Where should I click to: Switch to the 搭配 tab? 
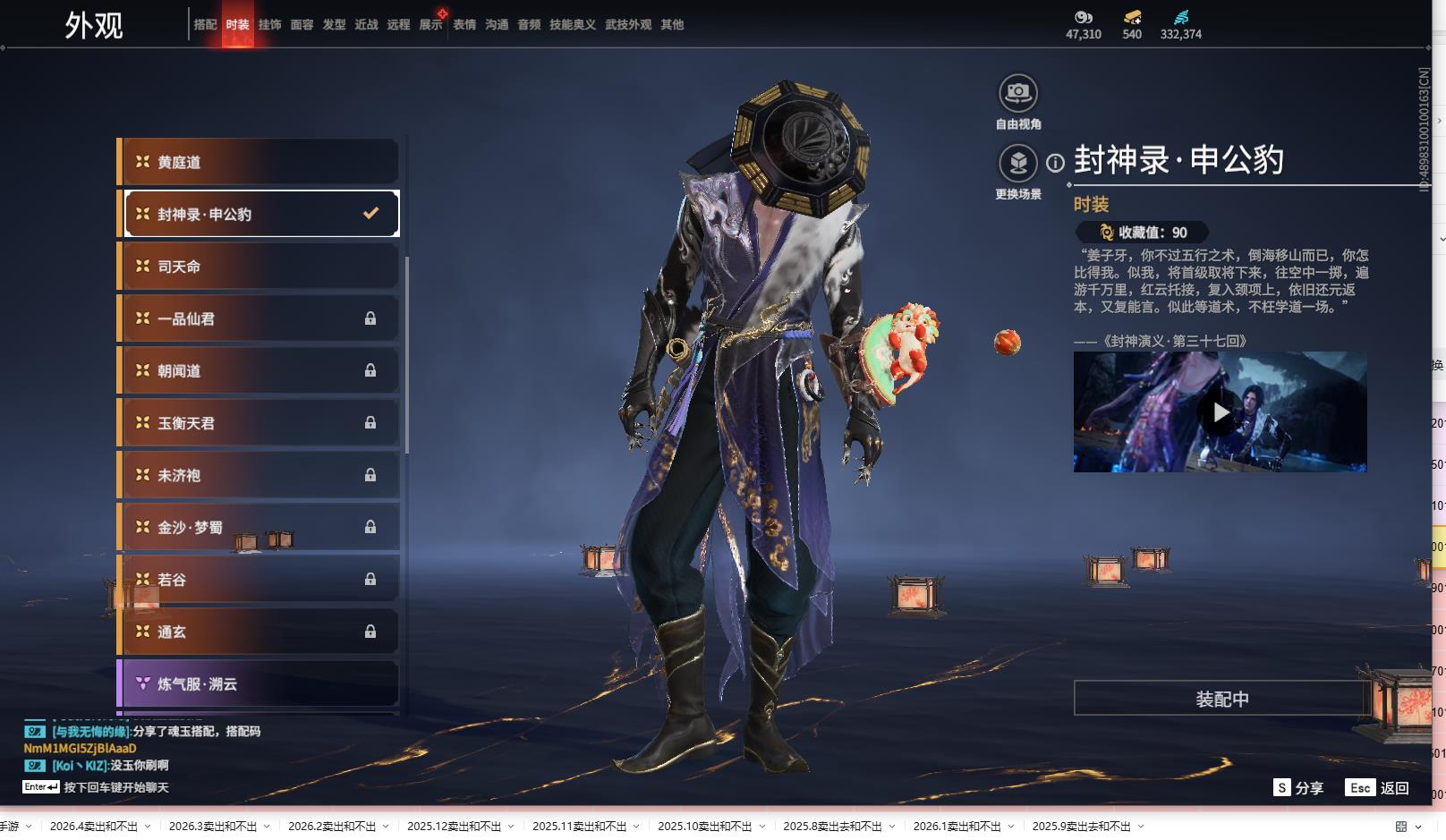(205, 25)
